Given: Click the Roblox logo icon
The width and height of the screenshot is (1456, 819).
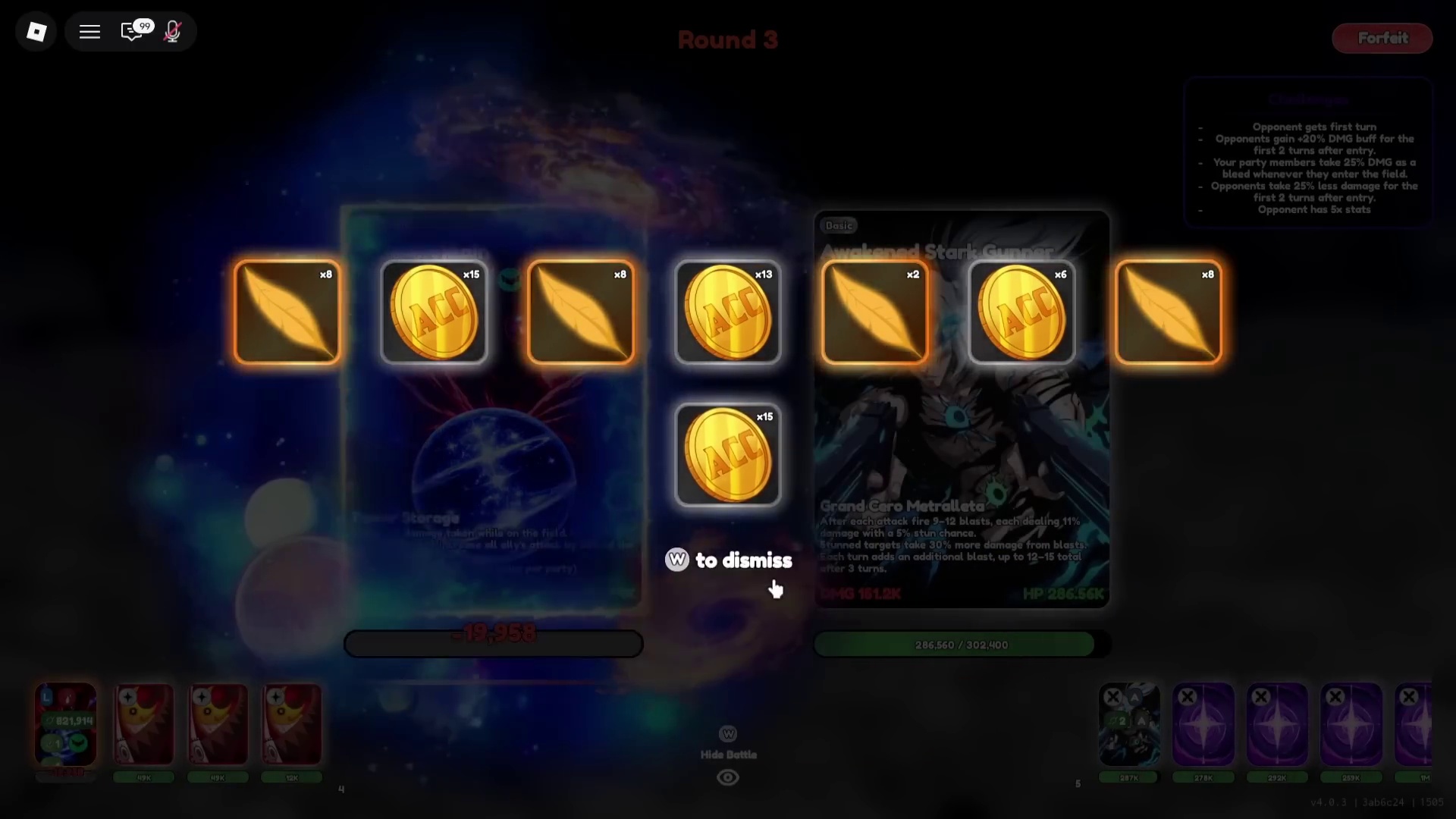Looking at the screenshot, I should [36, 31].
